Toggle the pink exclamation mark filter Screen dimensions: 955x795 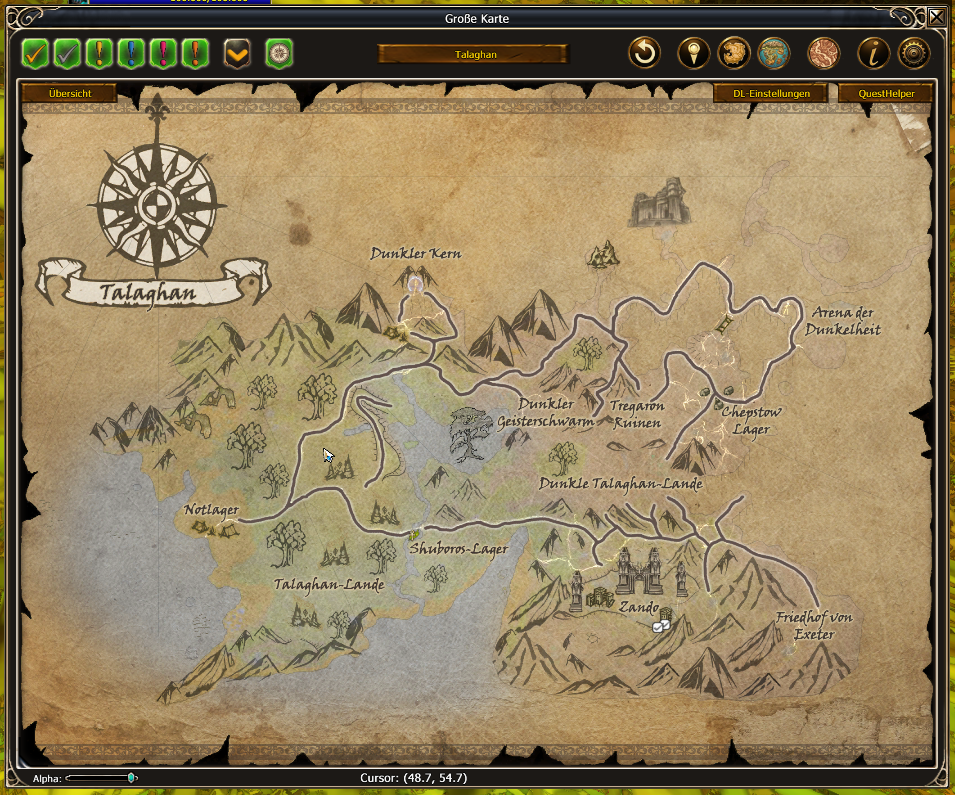163,53
